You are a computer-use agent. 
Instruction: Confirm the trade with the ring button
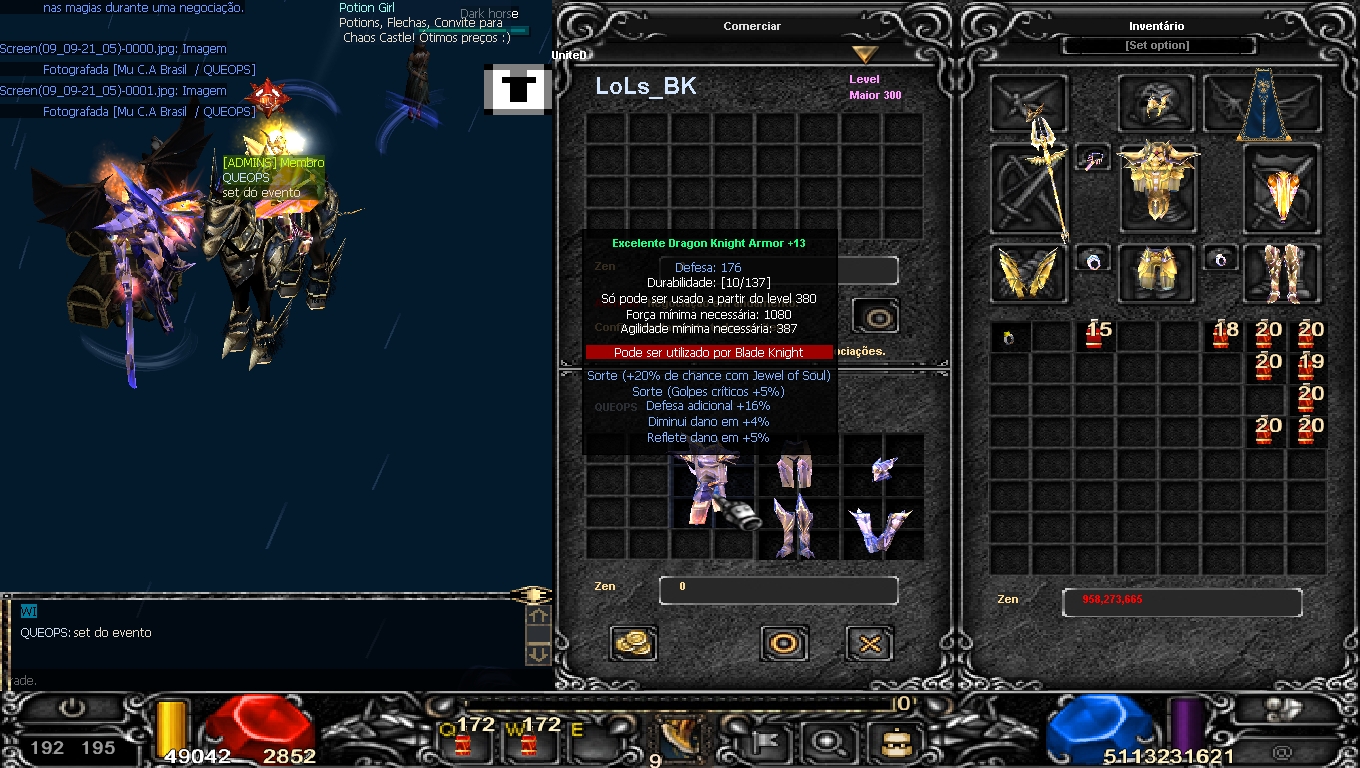coord(784,643)
